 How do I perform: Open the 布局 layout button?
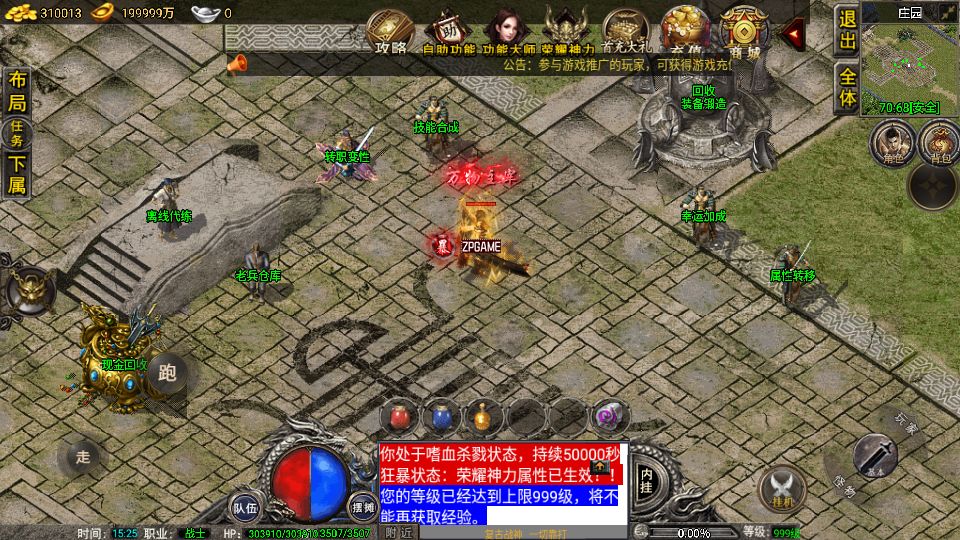click(17, 92)
